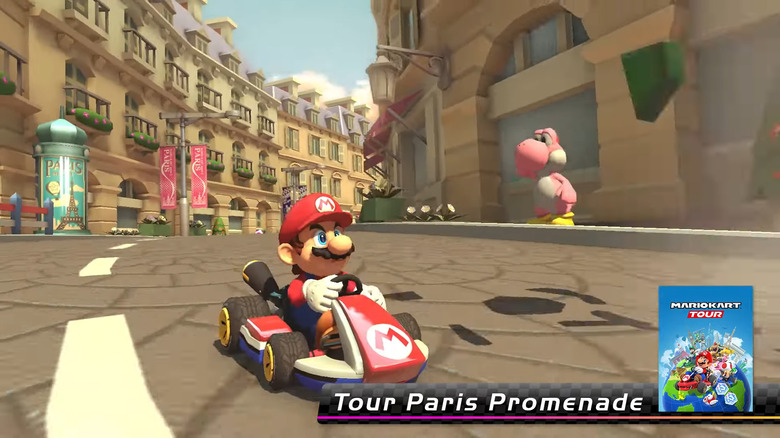This screenshot has height=438, width=780.
Task: Select the Tour Paris Promenade title banner
Action: pos(488,403)
